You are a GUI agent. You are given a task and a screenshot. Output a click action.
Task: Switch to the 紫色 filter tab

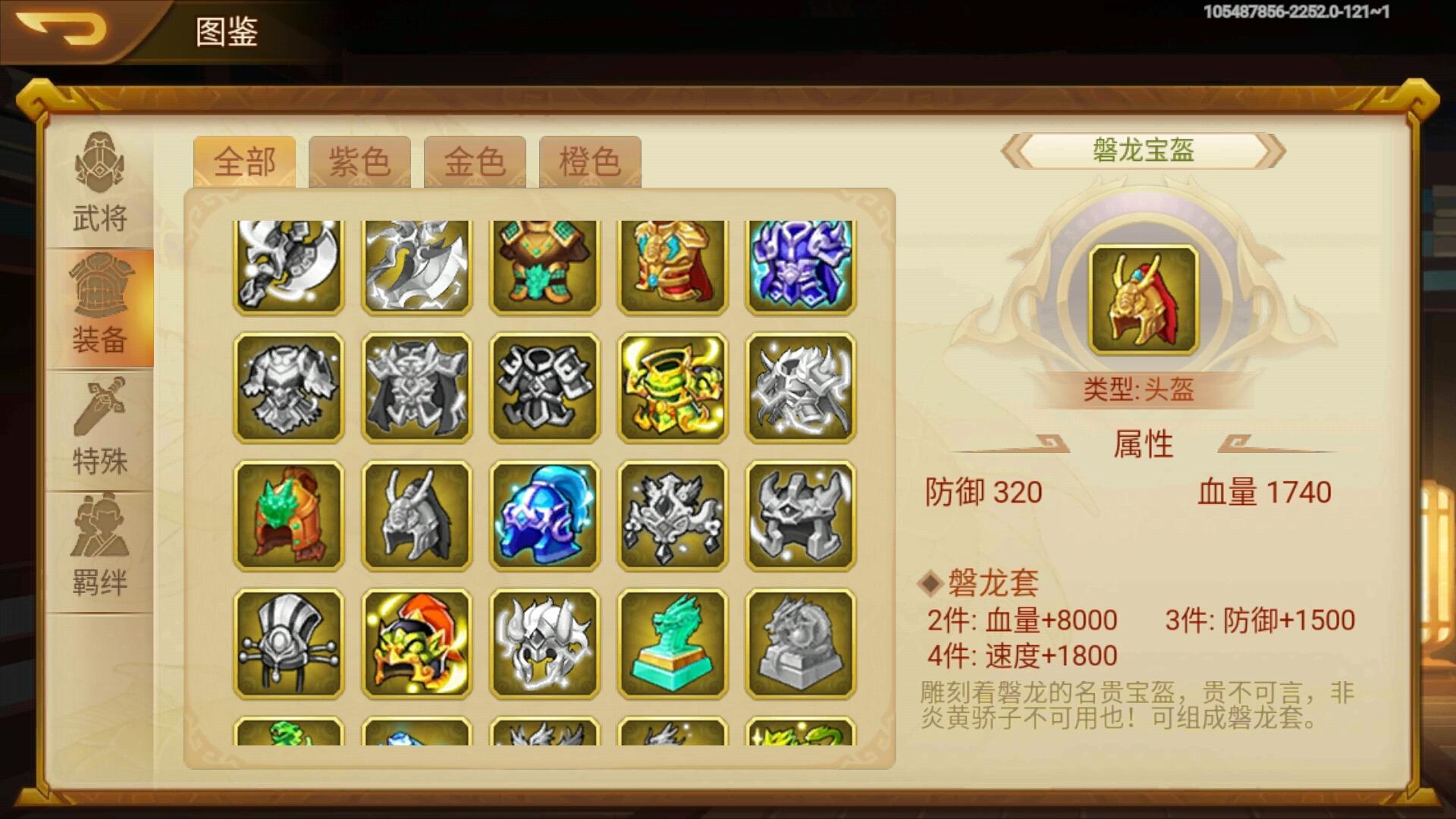(x=360, y=162)
